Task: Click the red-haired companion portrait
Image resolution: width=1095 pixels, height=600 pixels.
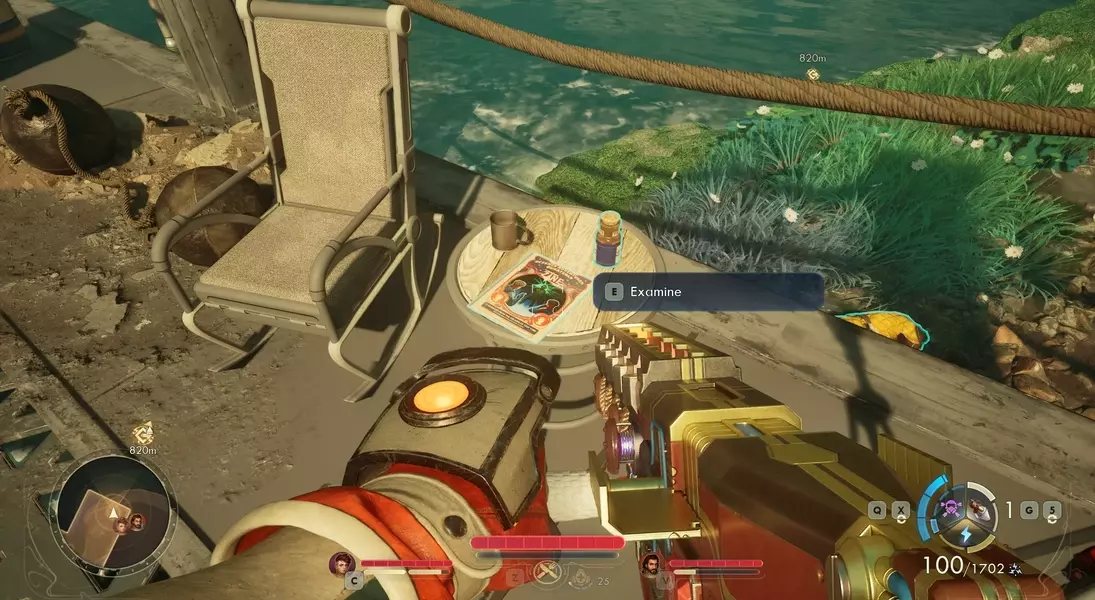Action: coord(343,564)
